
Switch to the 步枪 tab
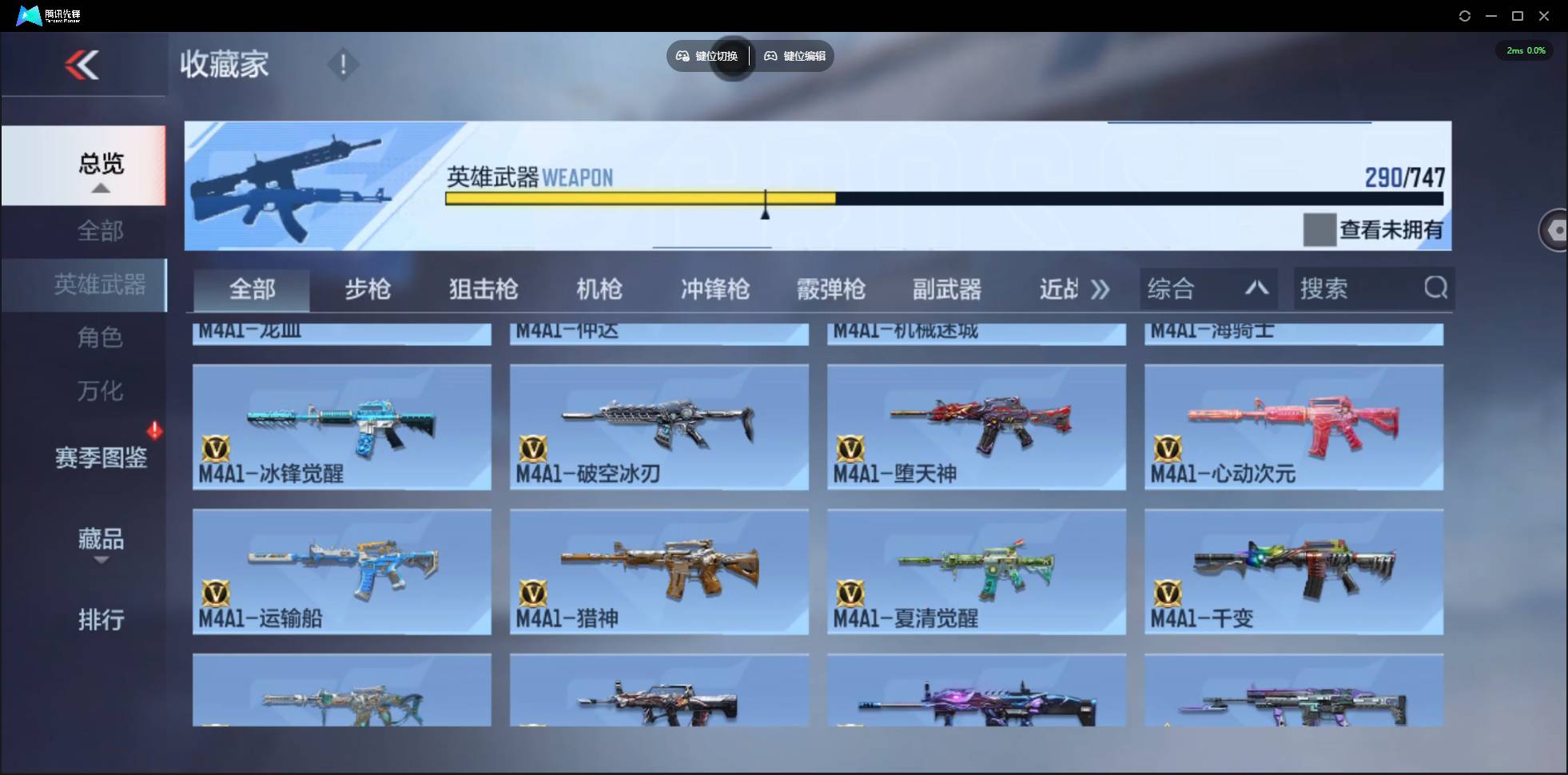(x=368, y=290)
